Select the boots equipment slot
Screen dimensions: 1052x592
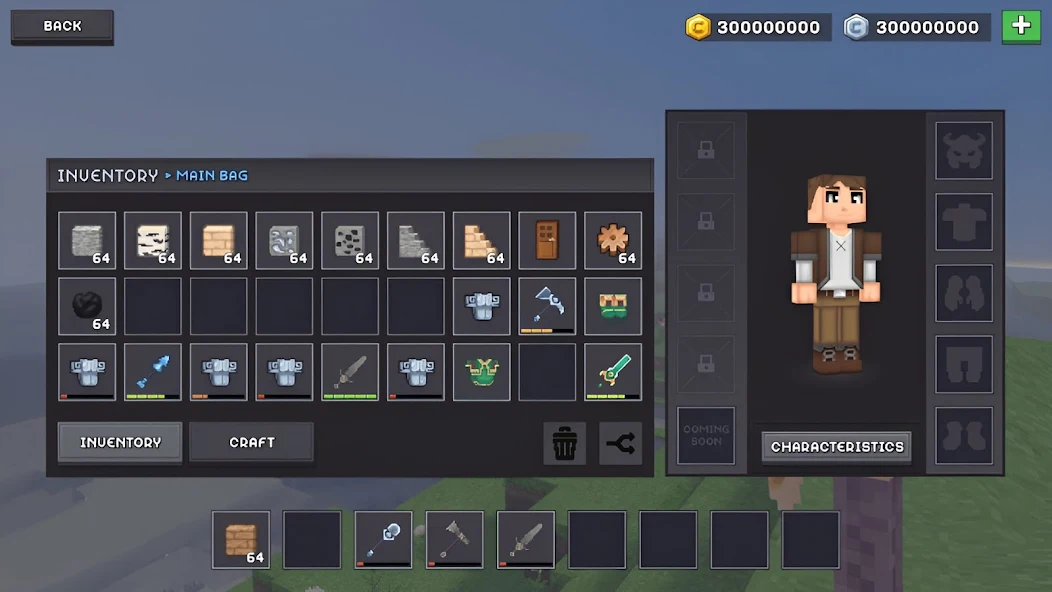click(x=964, y=436)
